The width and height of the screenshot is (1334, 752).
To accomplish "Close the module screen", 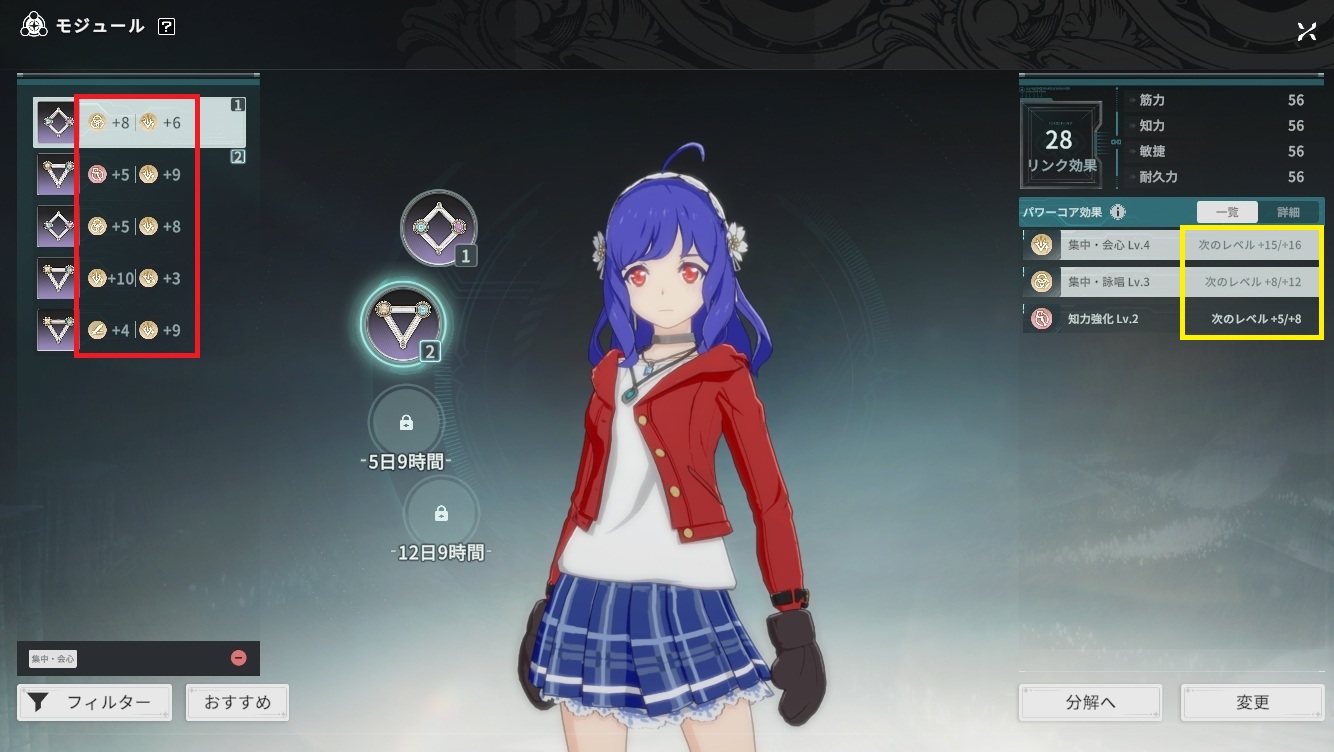I will click(1306, 31).
